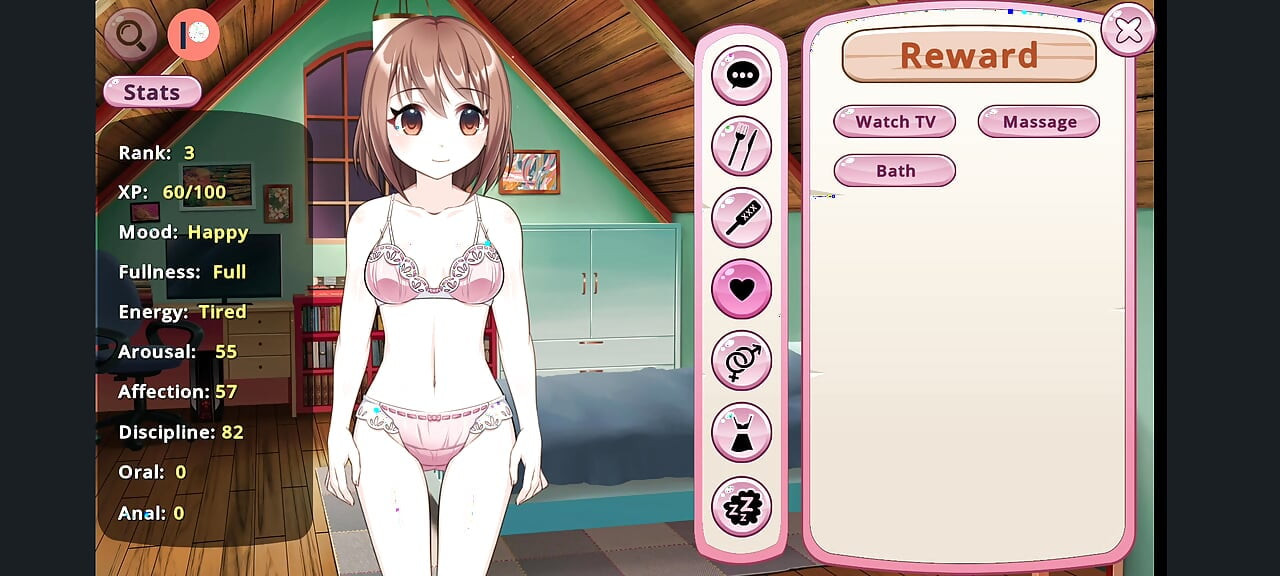
Task: Select the heart reward category icon
Action: click(x=741, y=289)
